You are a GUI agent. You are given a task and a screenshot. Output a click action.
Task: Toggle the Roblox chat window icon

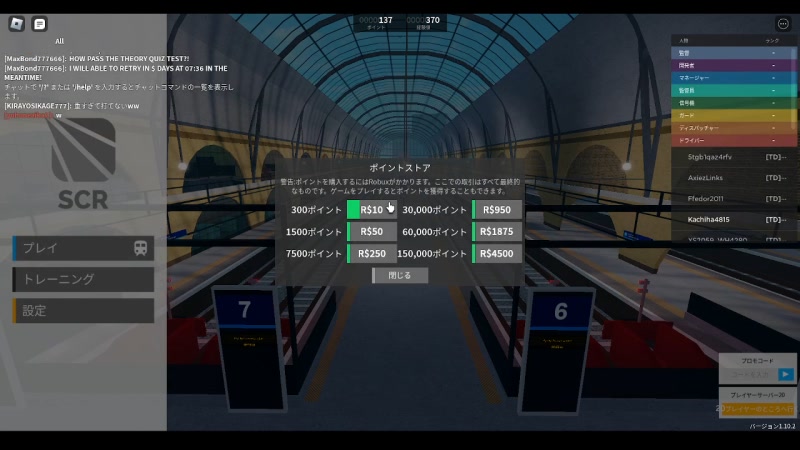(40, 24)
